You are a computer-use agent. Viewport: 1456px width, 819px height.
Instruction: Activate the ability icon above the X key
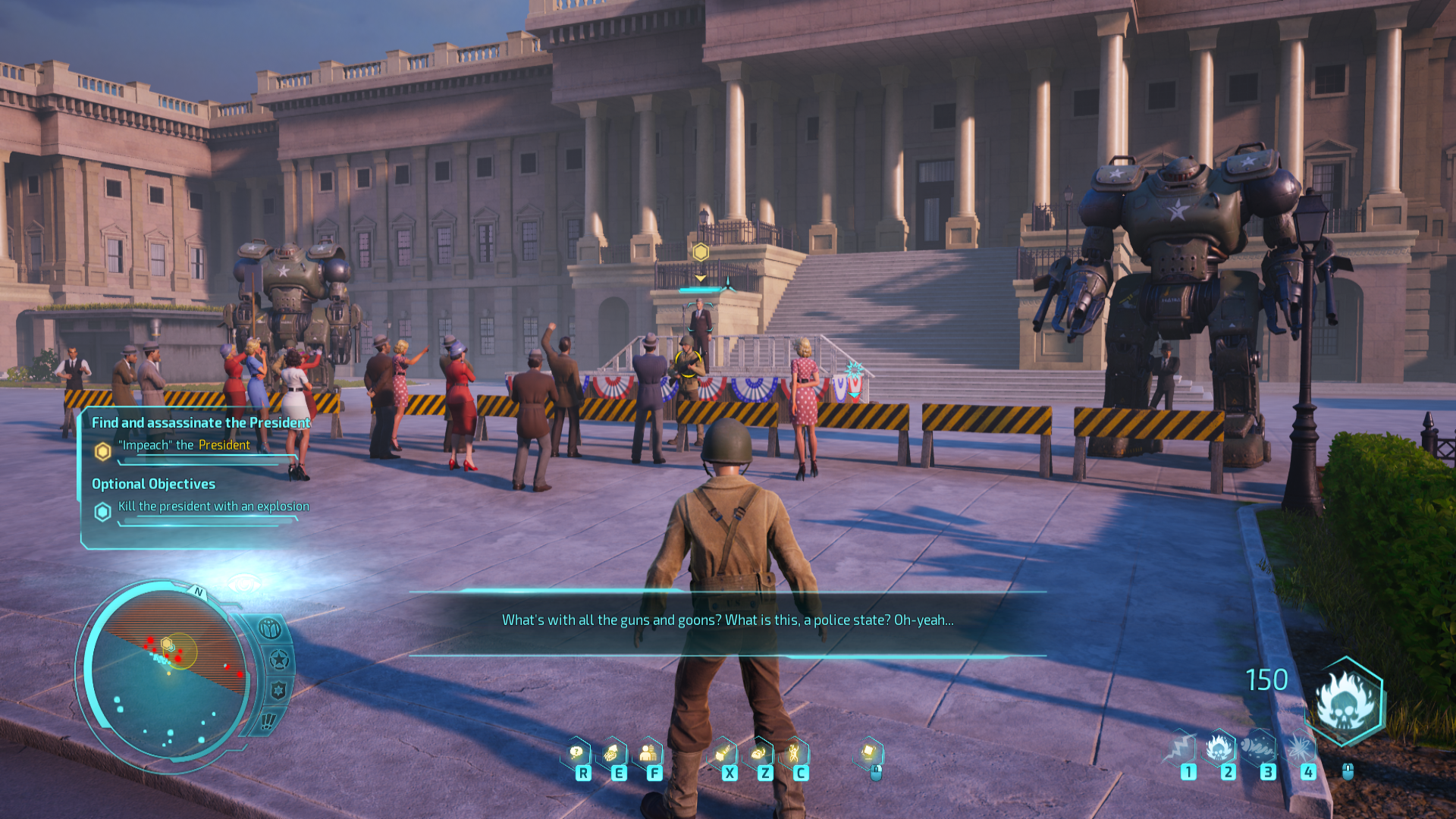[723, 752]
